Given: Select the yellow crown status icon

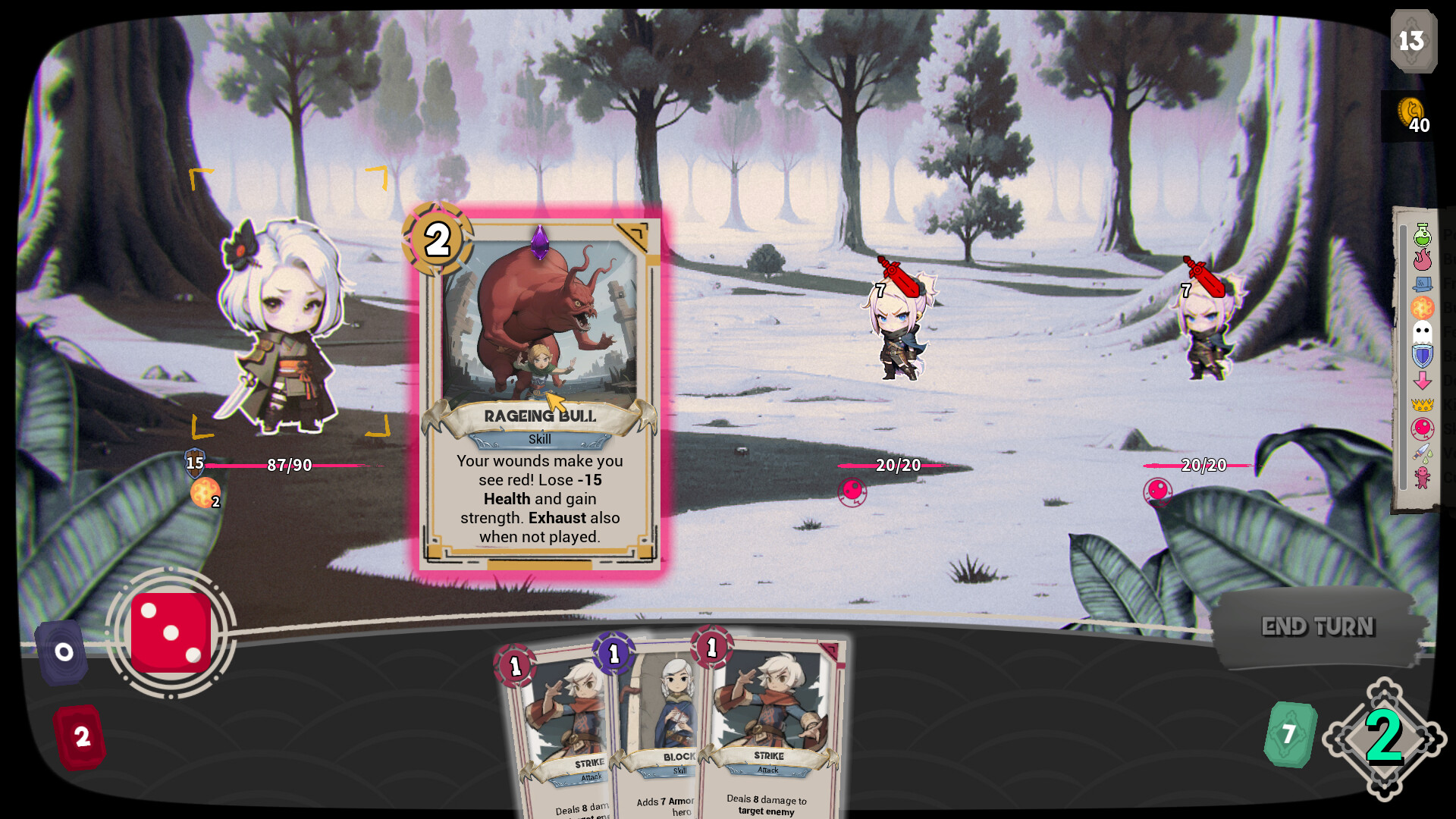Looking at the screenshot, I should (x=1423, y=405).
